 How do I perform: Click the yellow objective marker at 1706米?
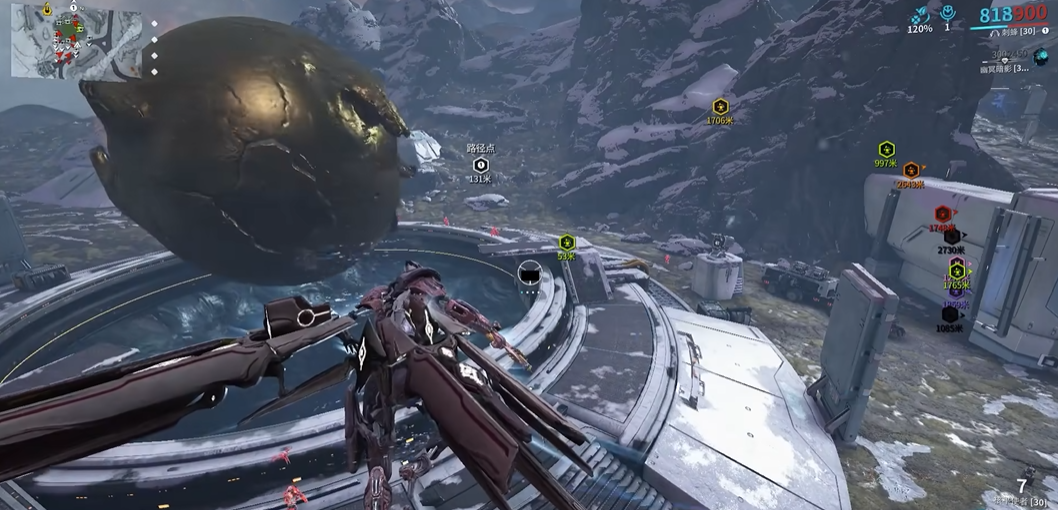719,106
